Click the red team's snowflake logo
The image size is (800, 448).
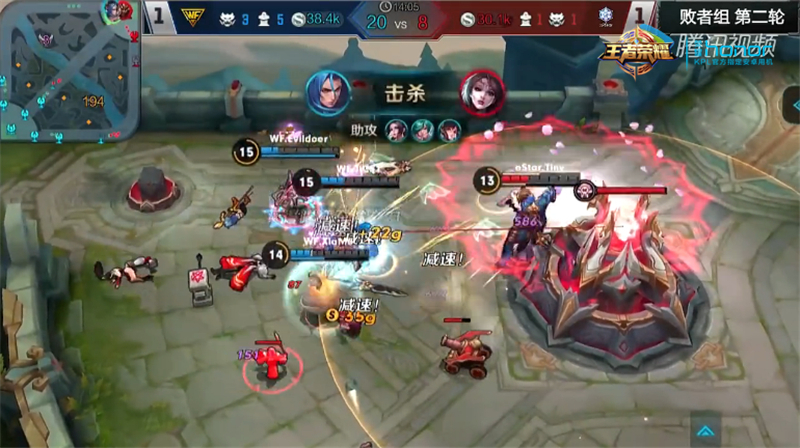(x=602, y=18)
